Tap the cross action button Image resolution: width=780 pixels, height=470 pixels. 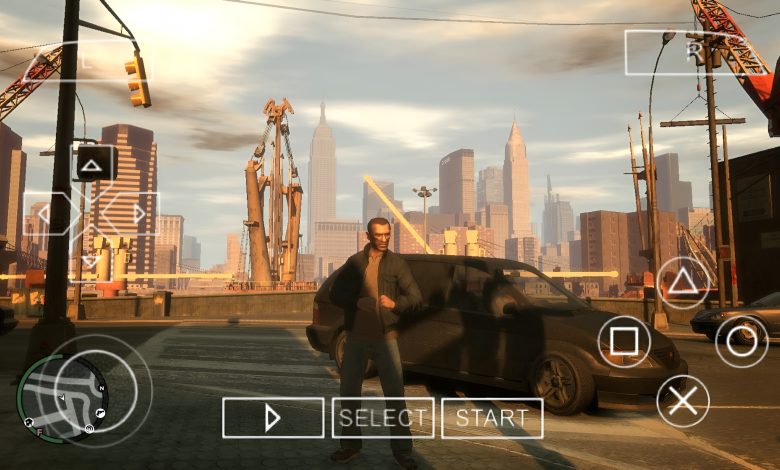coord(683,401)
